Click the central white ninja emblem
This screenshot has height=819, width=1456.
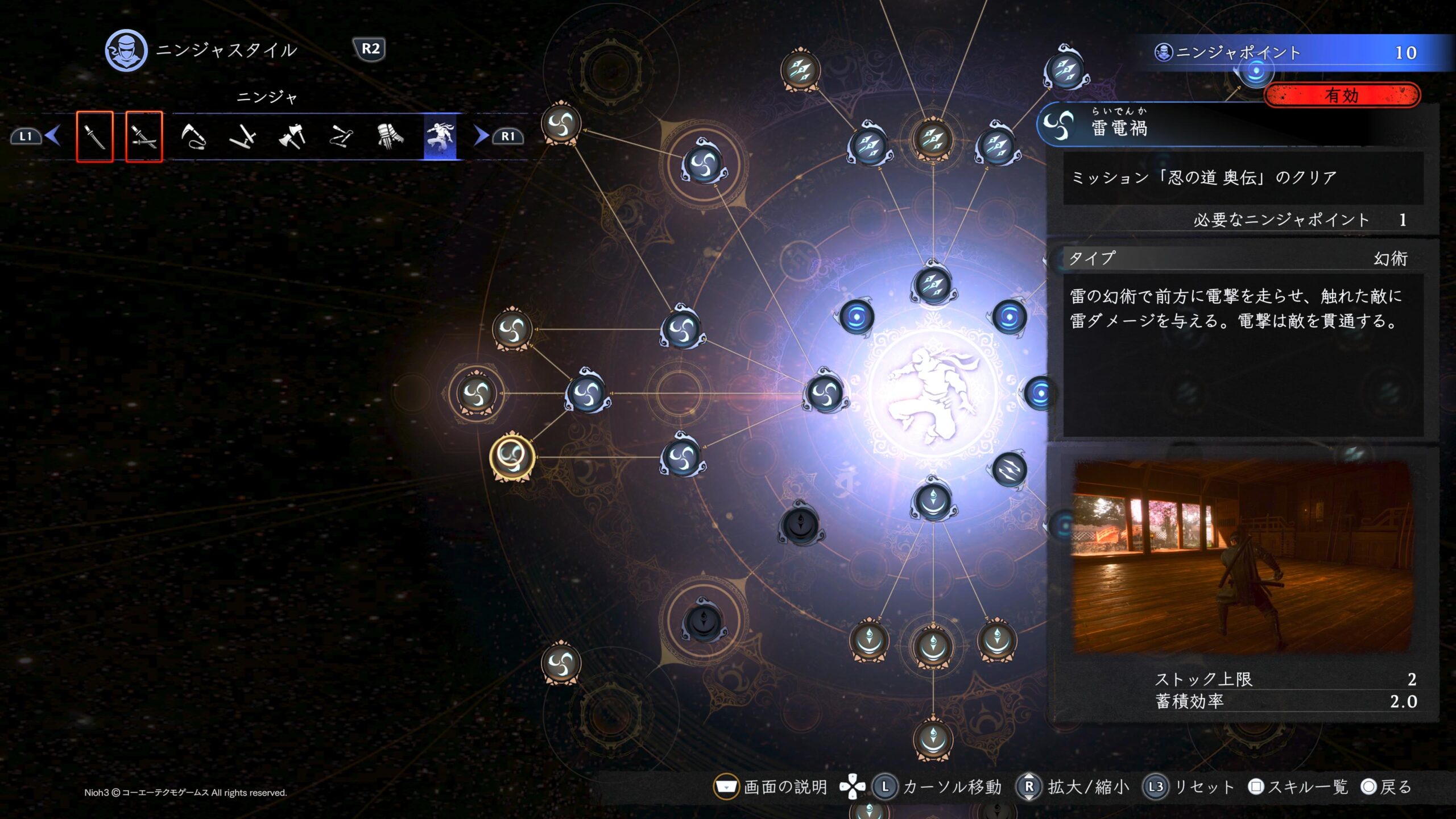[933, 392]
